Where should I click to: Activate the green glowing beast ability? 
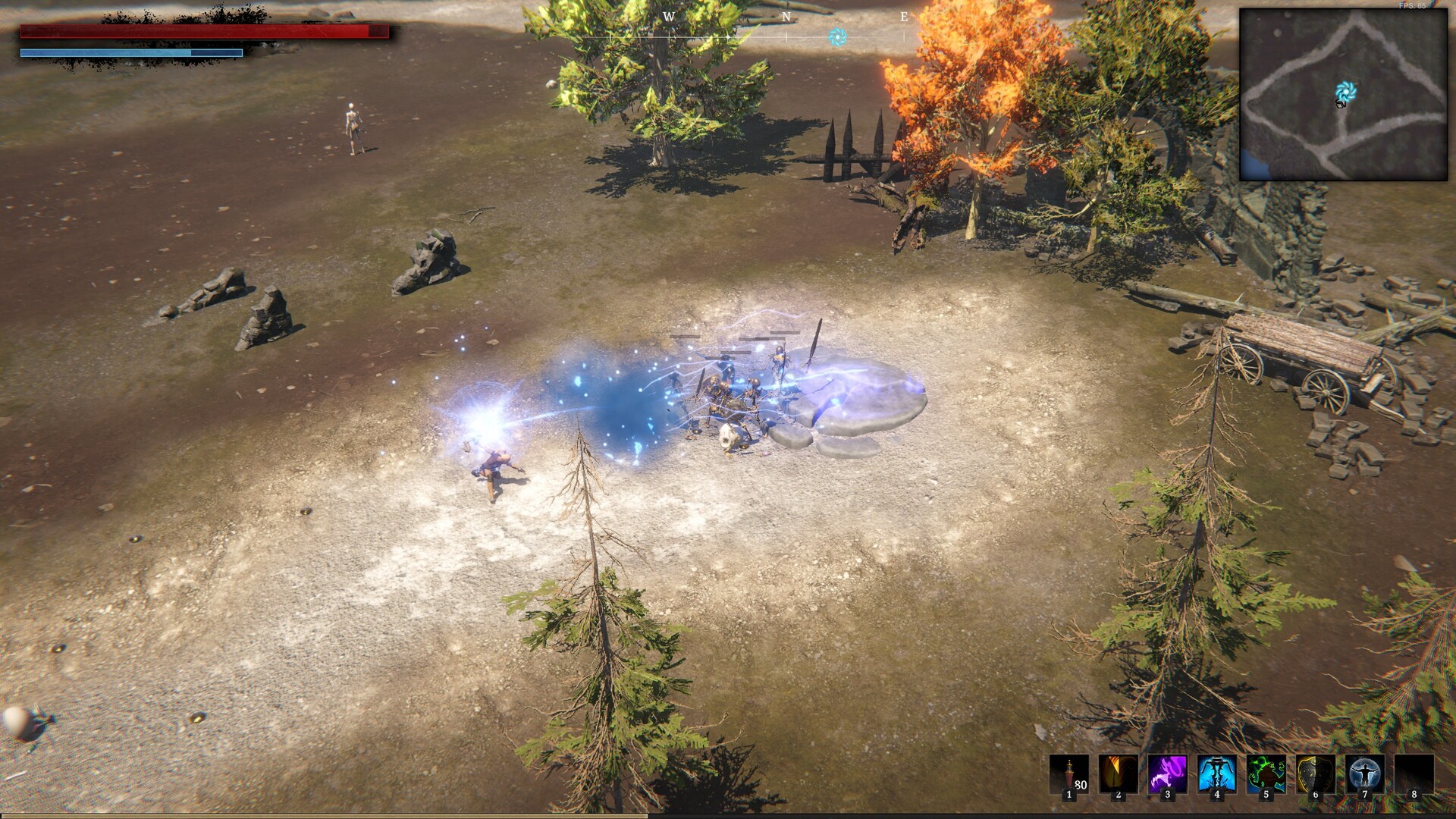[1266, 774]
